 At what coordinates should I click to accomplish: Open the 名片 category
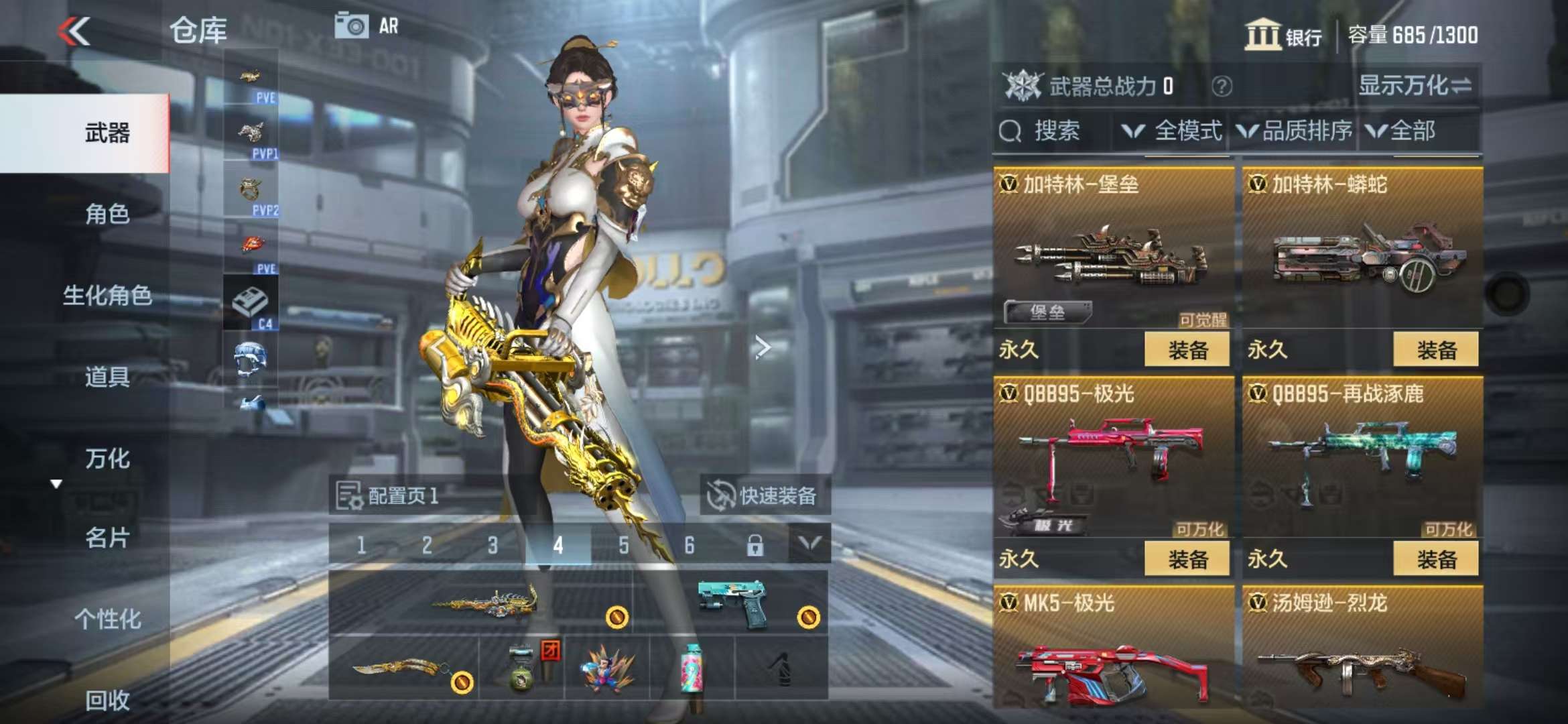[x=107, y=538]
